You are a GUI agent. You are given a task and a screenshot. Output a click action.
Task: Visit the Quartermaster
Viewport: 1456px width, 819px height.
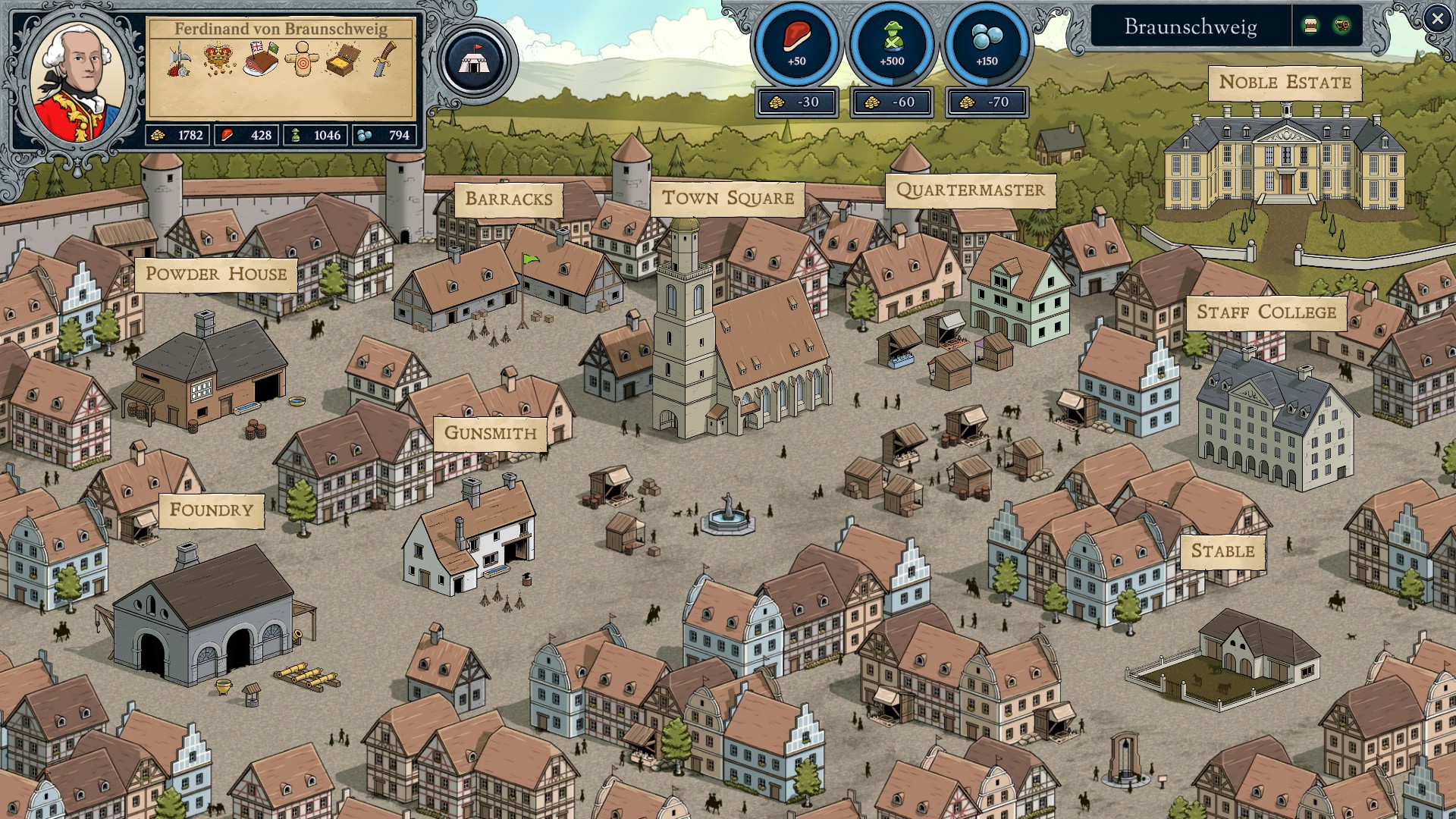970,190
